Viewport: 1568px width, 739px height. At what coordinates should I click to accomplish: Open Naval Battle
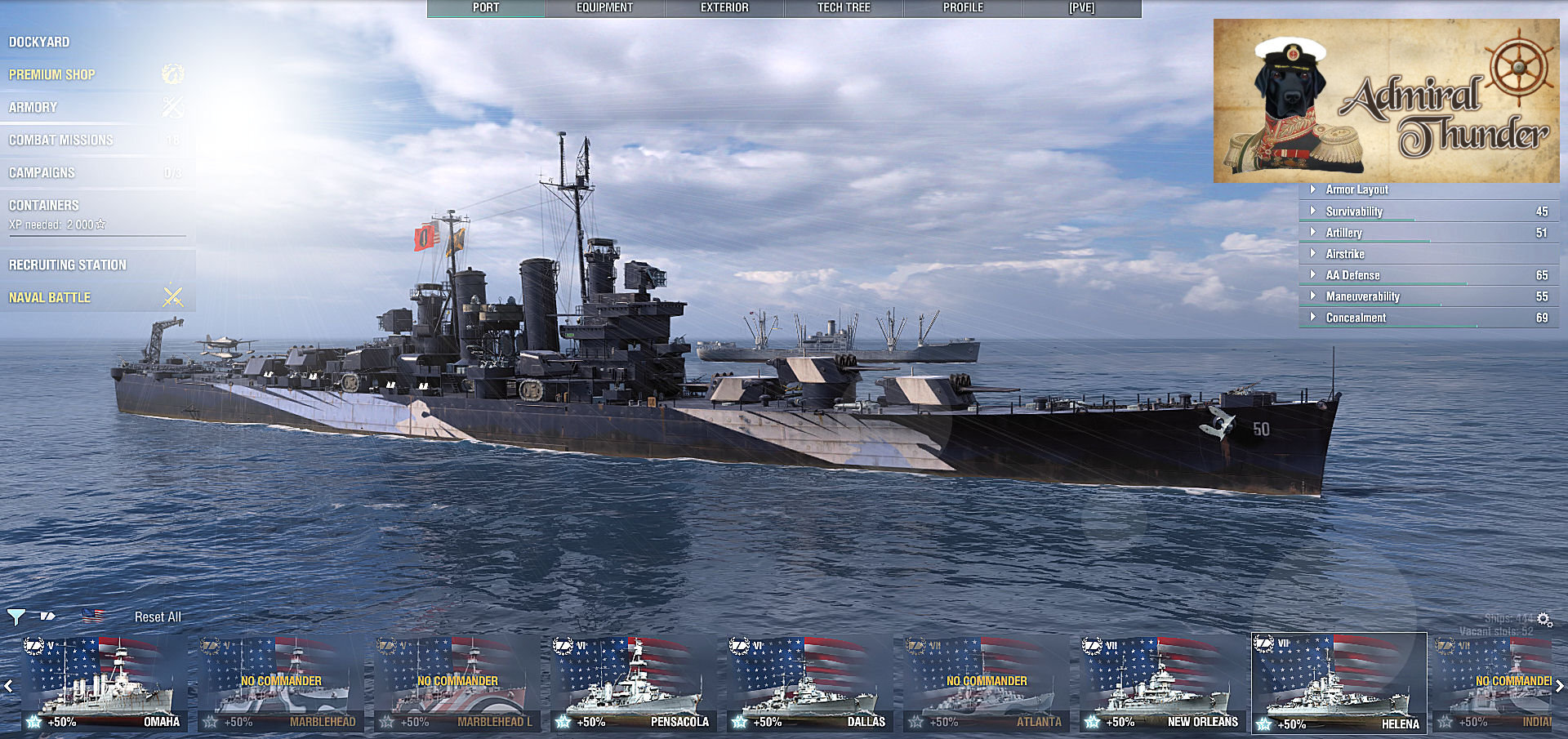coord(50,297)
